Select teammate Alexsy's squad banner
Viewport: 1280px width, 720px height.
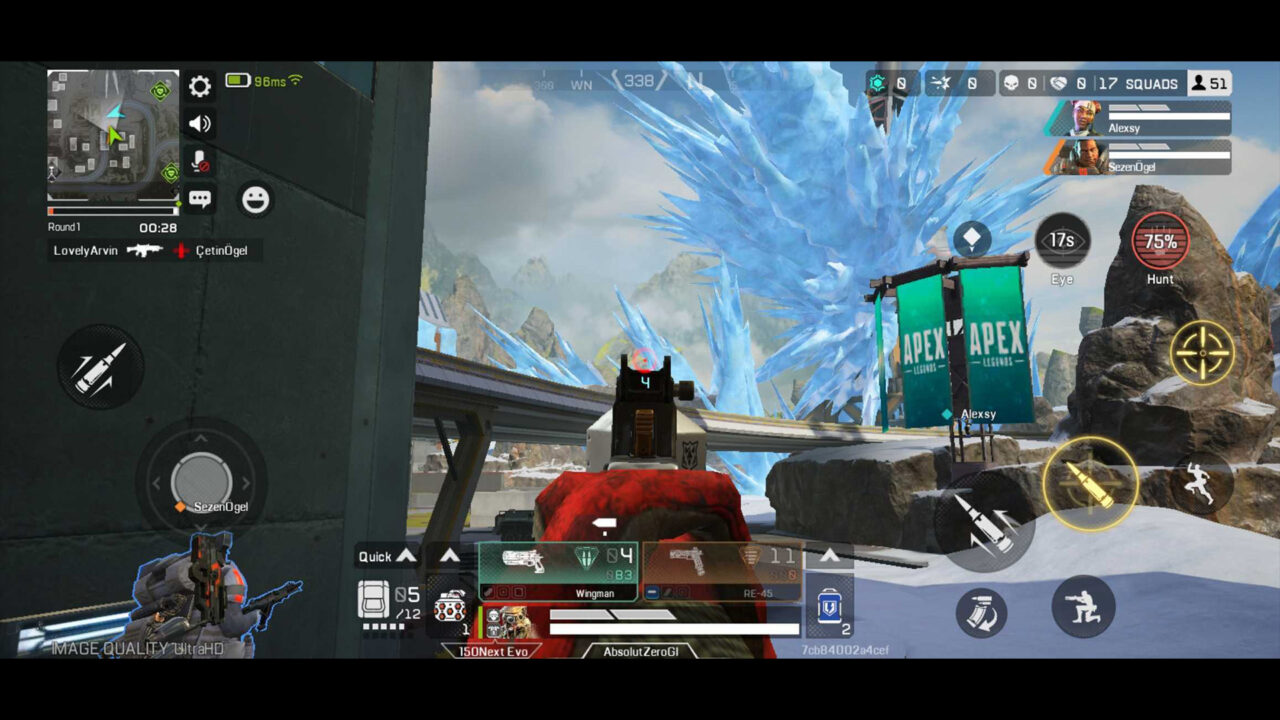(x=1140, y=119)
